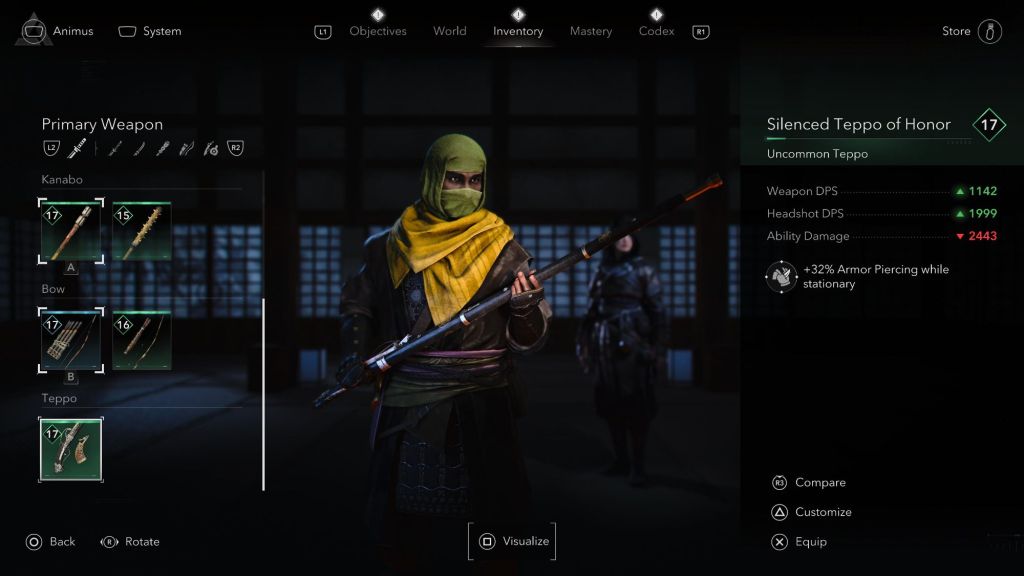This screenshot has width=1024, height=576.
Task: Select the level 17 Teppo slot
Action: tap(71, 450)
